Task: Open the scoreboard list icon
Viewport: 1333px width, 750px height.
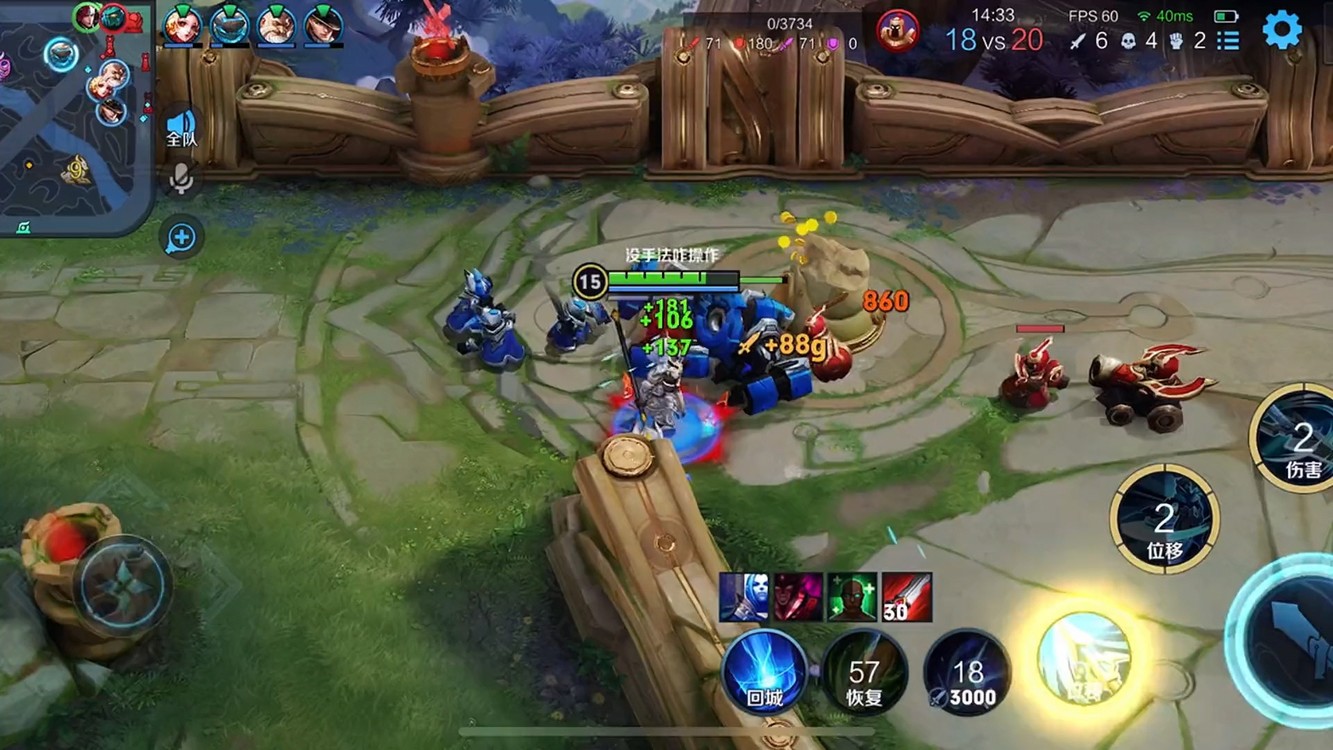Action: (x=1228, y=41)
